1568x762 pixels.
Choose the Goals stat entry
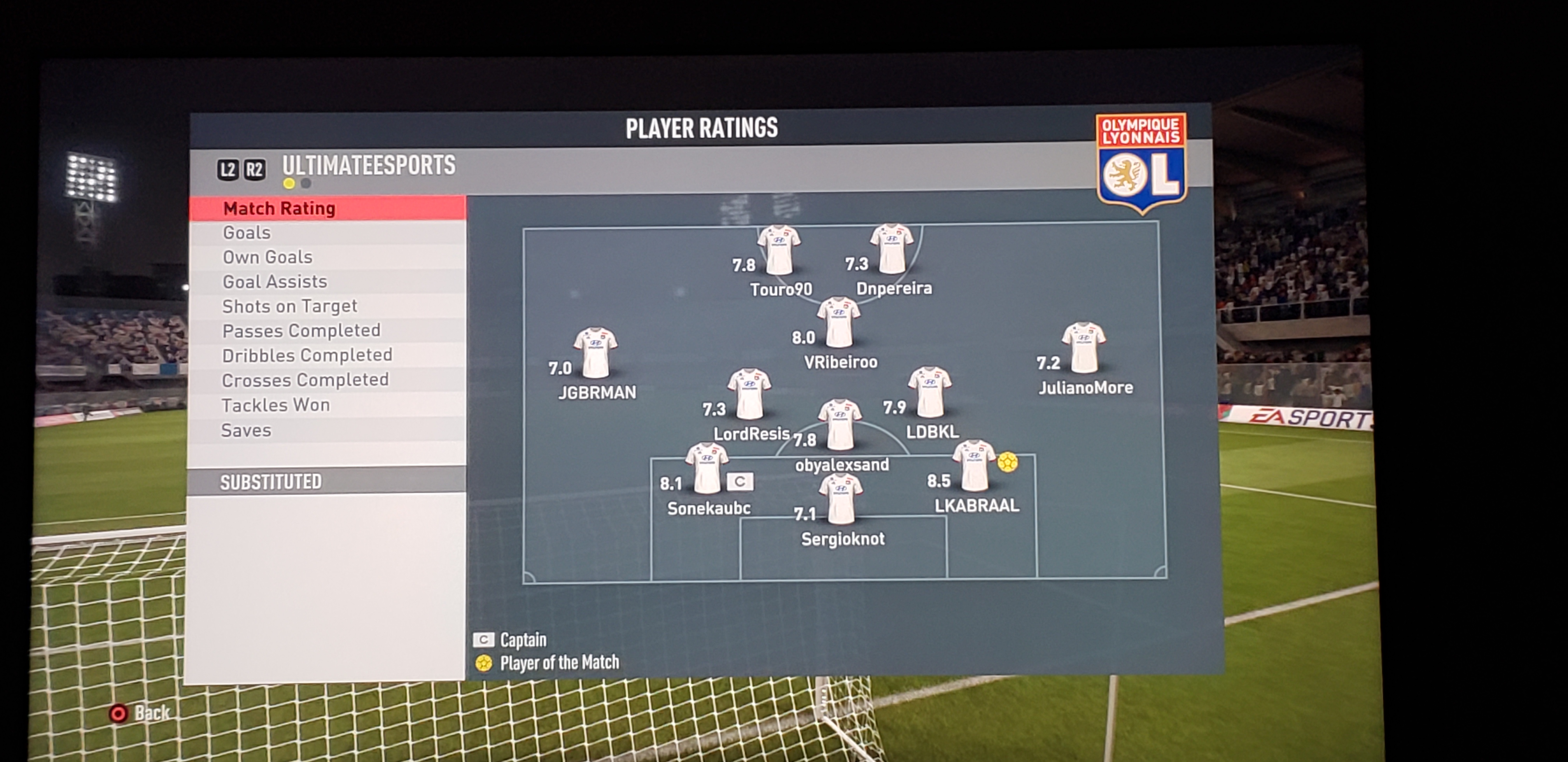click(x=247, y=232)
